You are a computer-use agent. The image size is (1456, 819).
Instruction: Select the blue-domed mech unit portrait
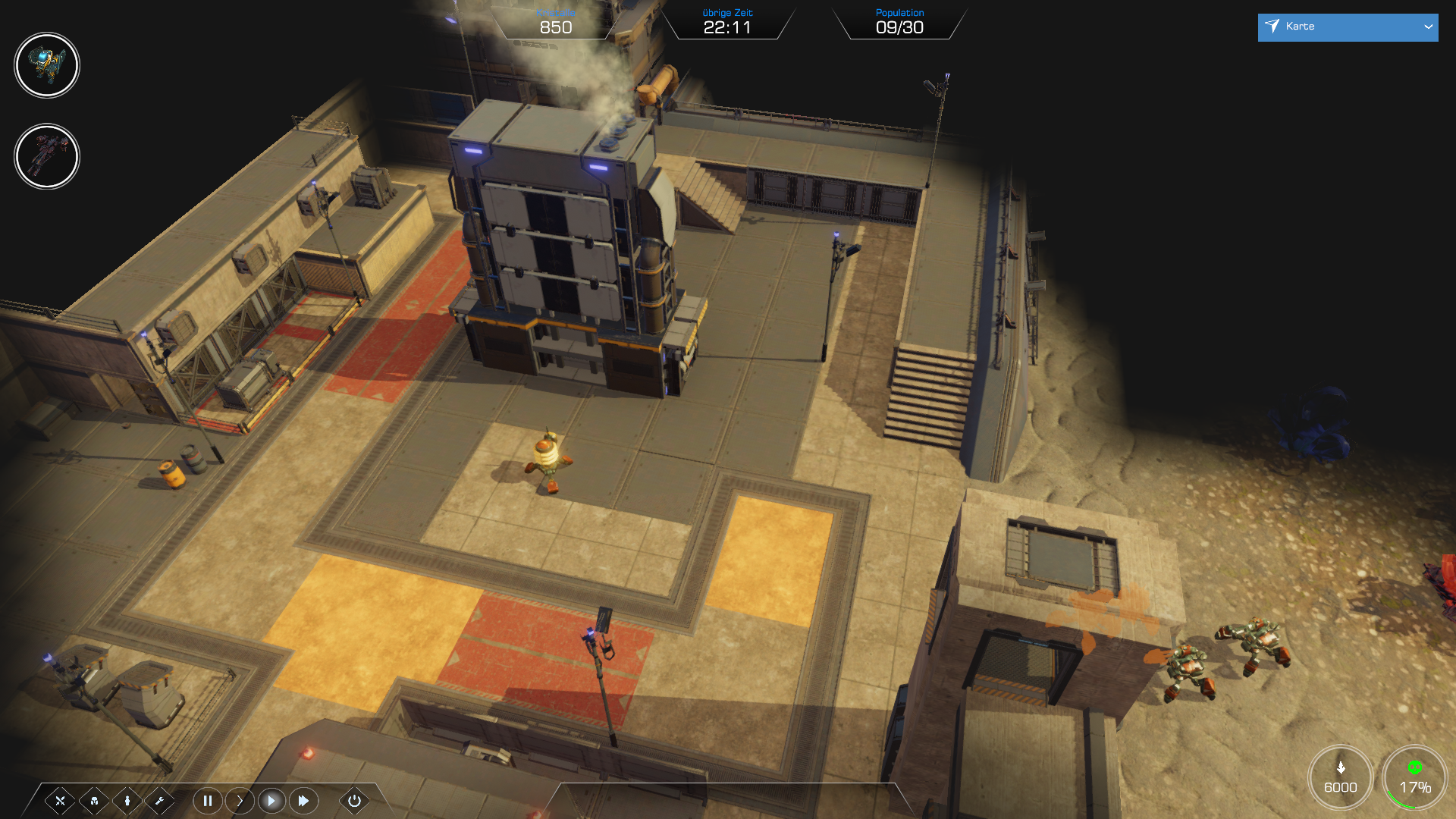[x=47, y=65]
